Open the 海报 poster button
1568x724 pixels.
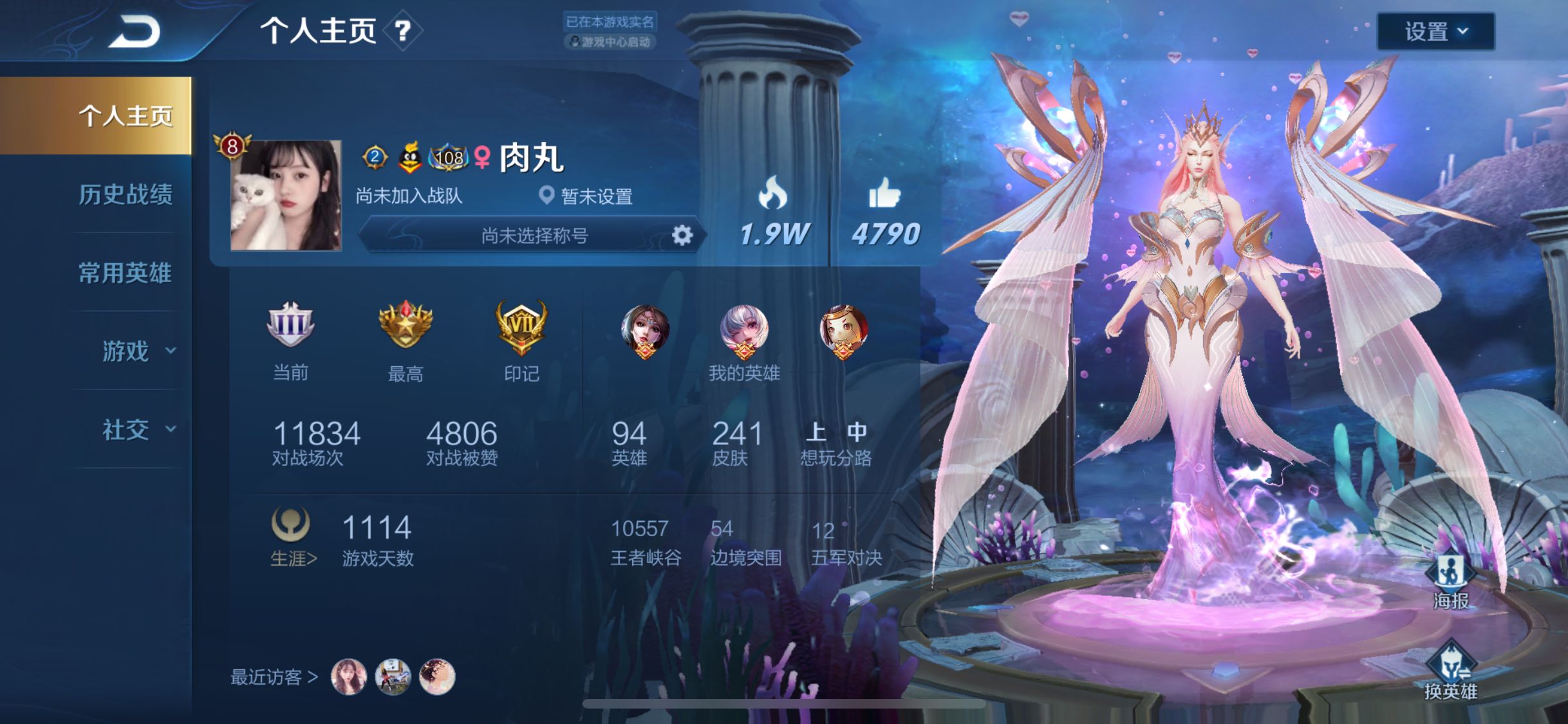pos(1451,582)
